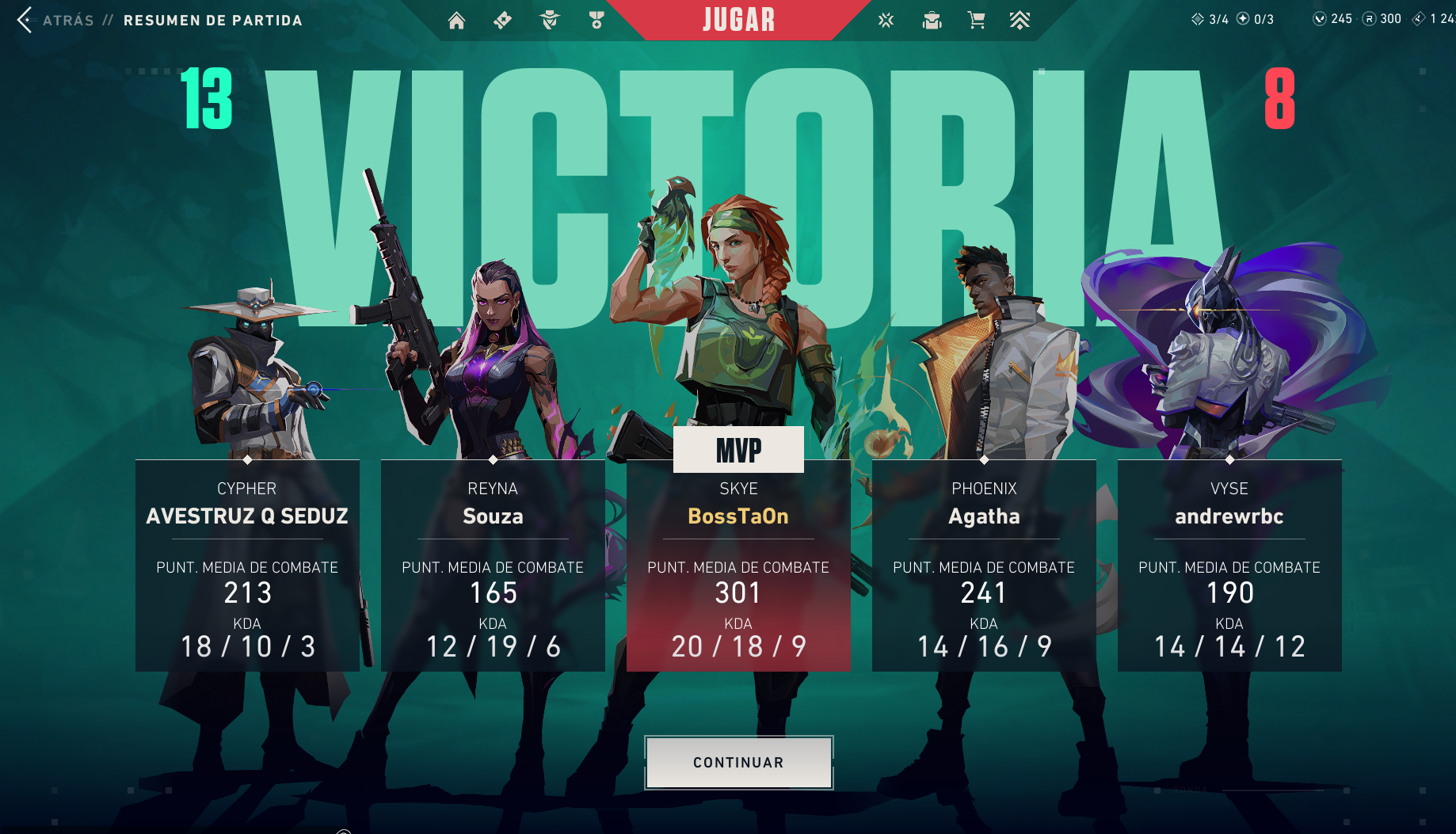Select the Cypher player card AVESTRUZ Q SEDUZ
Viewport: 1456px width, 834px height.
tap(247, 566)
